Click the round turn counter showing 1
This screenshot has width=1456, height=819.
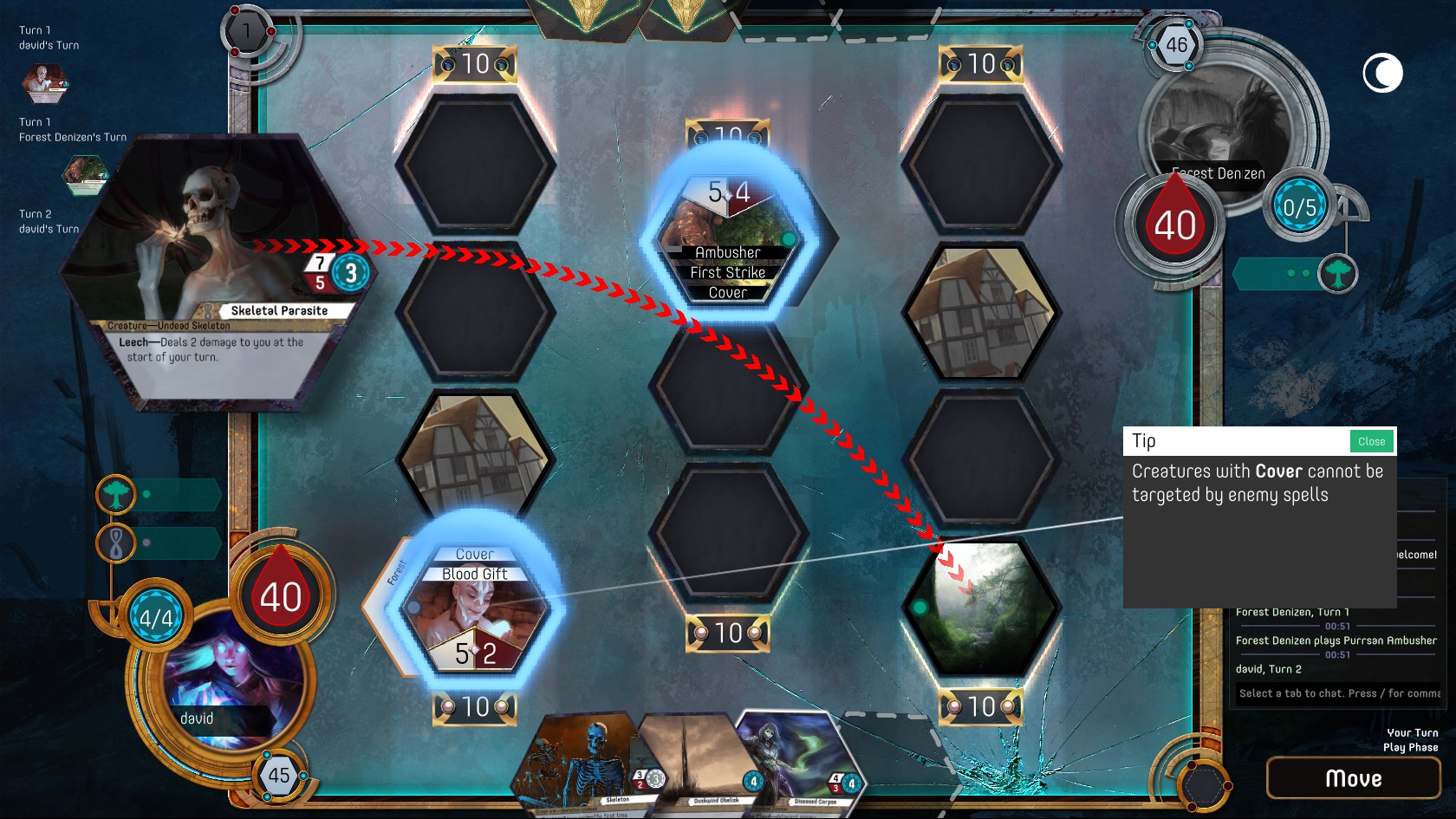(x=246, y=32)
